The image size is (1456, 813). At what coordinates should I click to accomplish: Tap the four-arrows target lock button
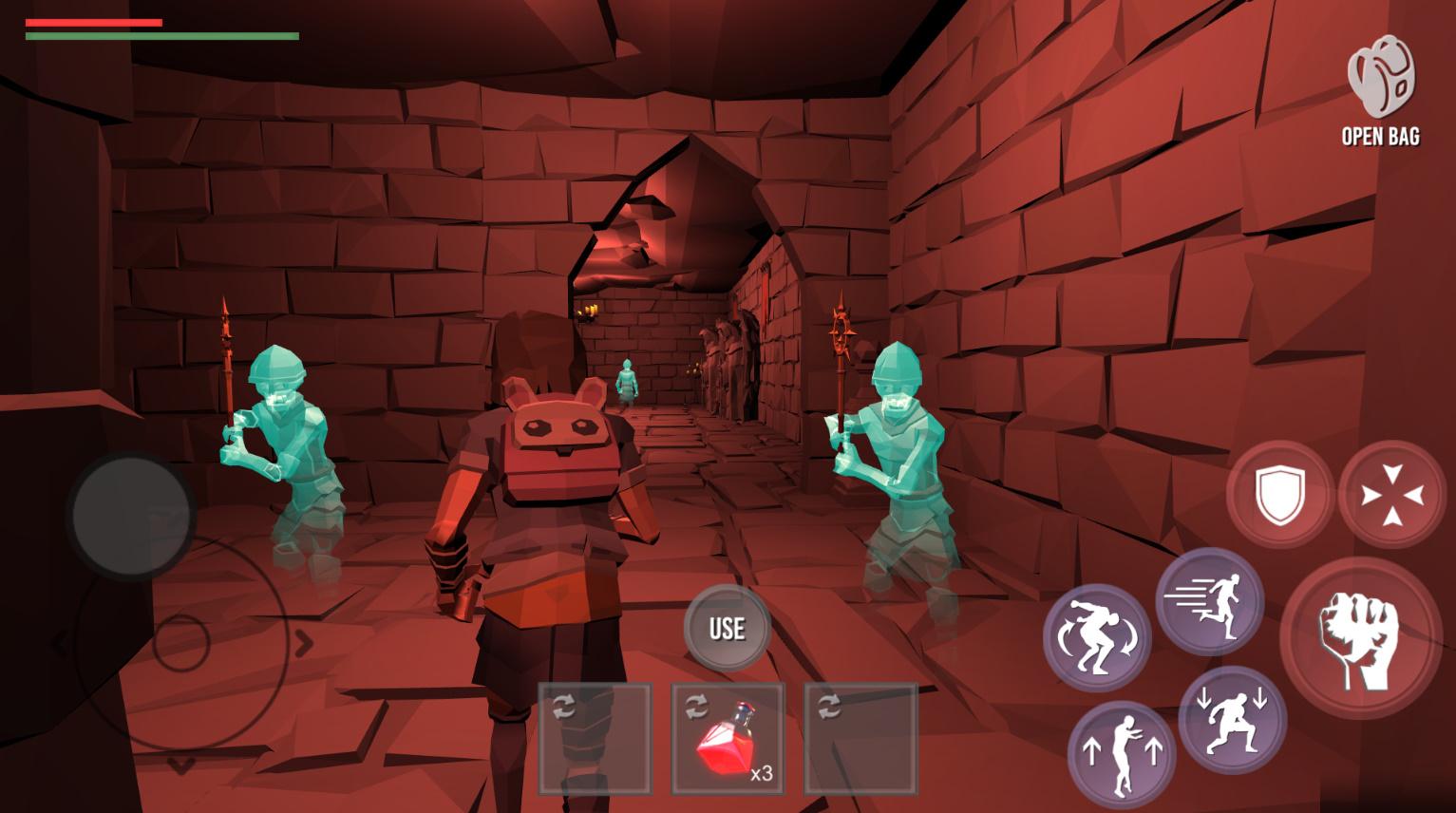[1391, 495]
